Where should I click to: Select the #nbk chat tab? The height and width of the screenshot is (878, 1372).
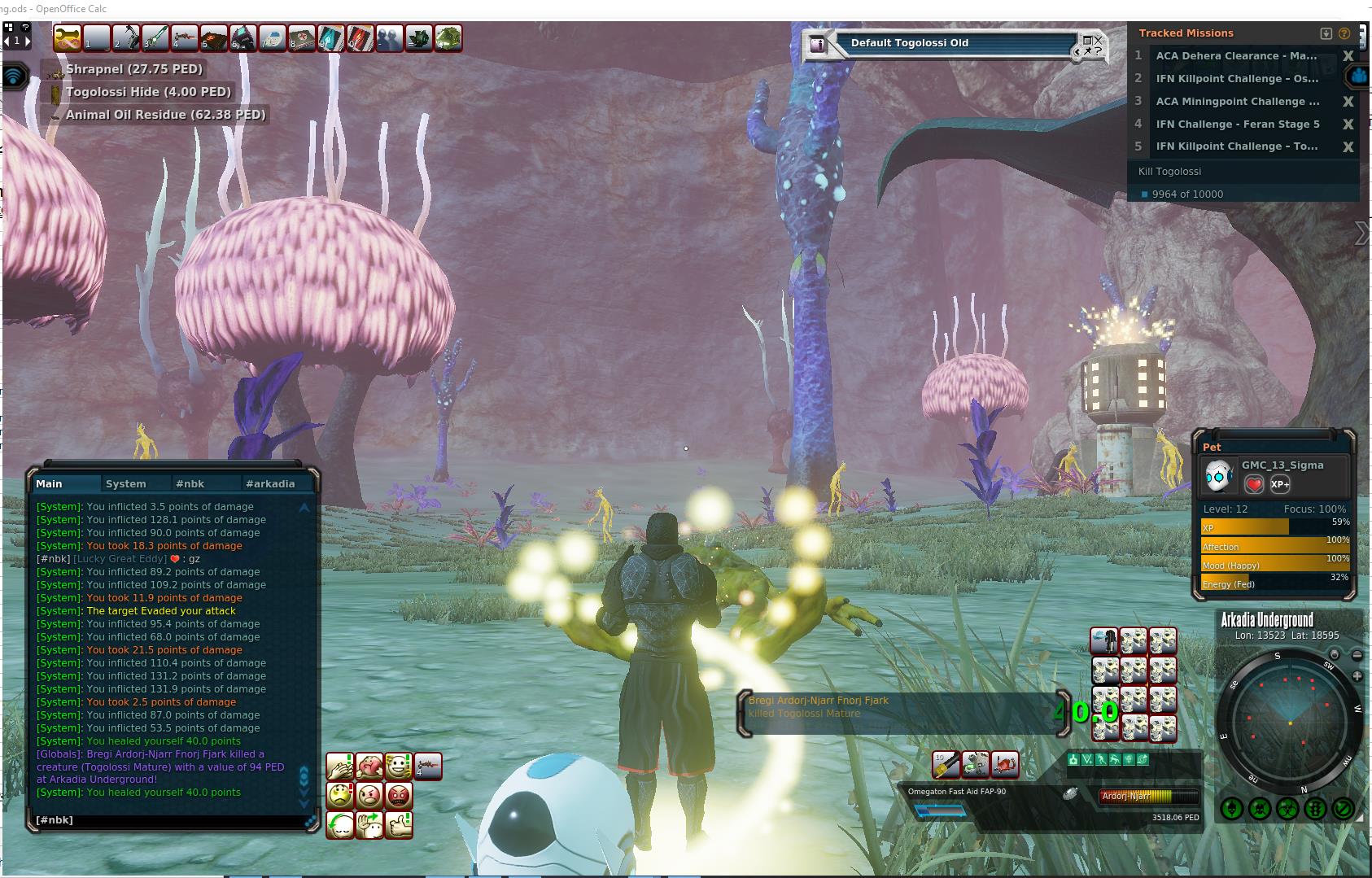pyautogui.click(x=190, y=483)
